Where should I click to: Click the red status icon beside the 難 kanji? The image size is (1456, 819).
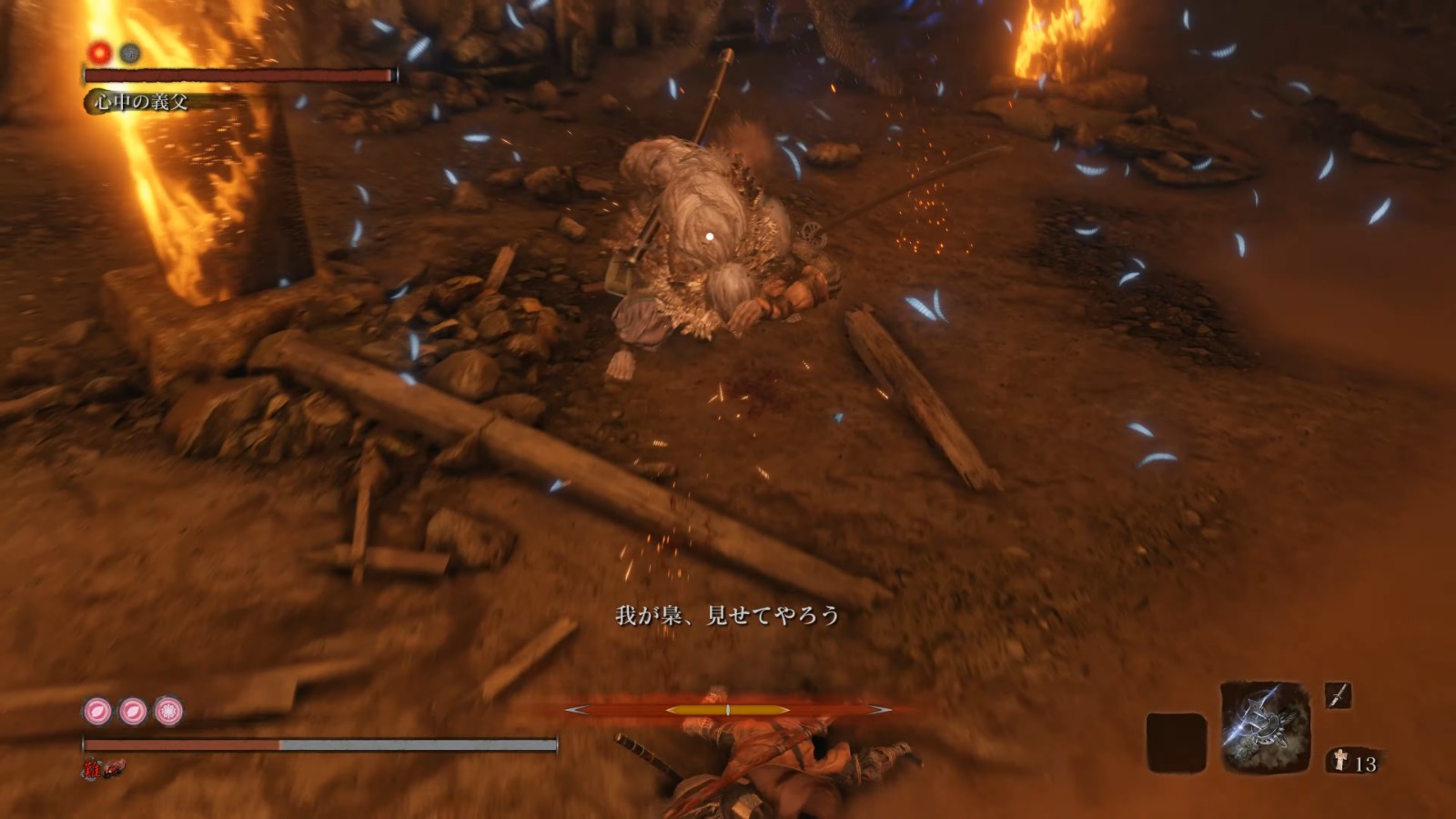tap(113, 770)
